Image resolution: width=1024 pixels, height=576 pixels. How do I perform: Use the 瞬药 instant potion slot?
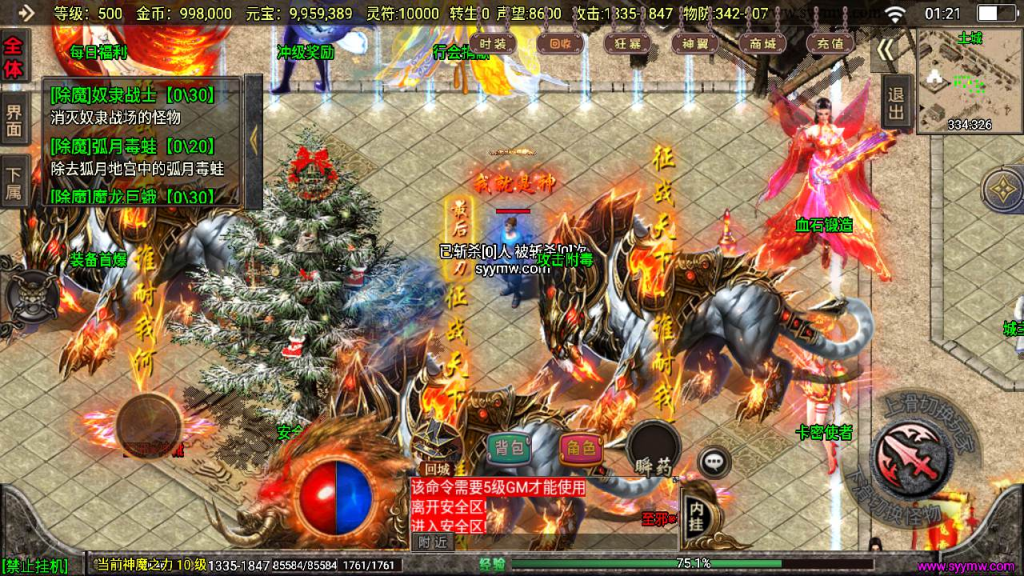(654, 448)
